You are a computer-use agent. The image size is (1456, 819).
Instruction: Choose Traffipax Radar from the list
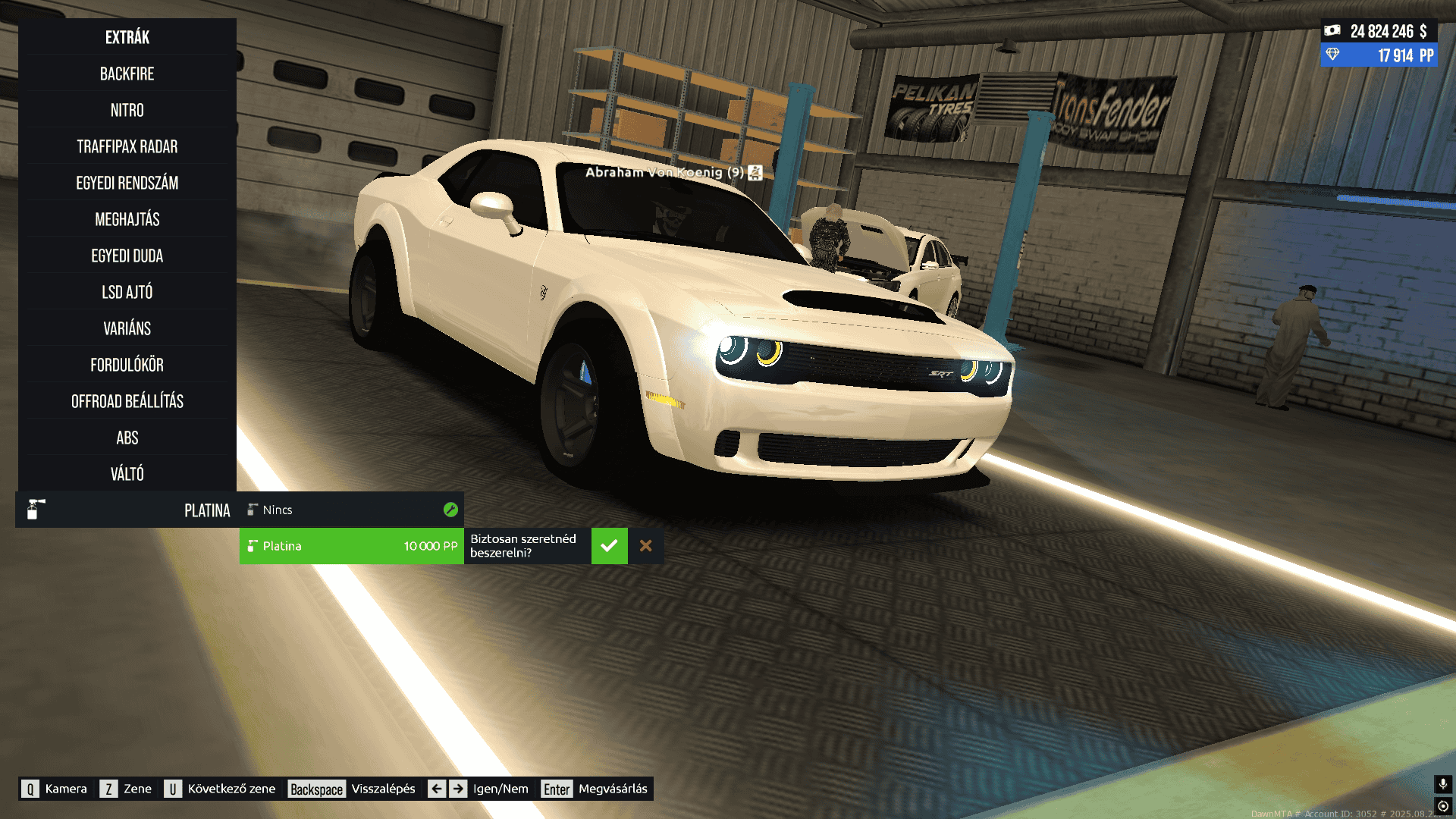click(127, 146)
